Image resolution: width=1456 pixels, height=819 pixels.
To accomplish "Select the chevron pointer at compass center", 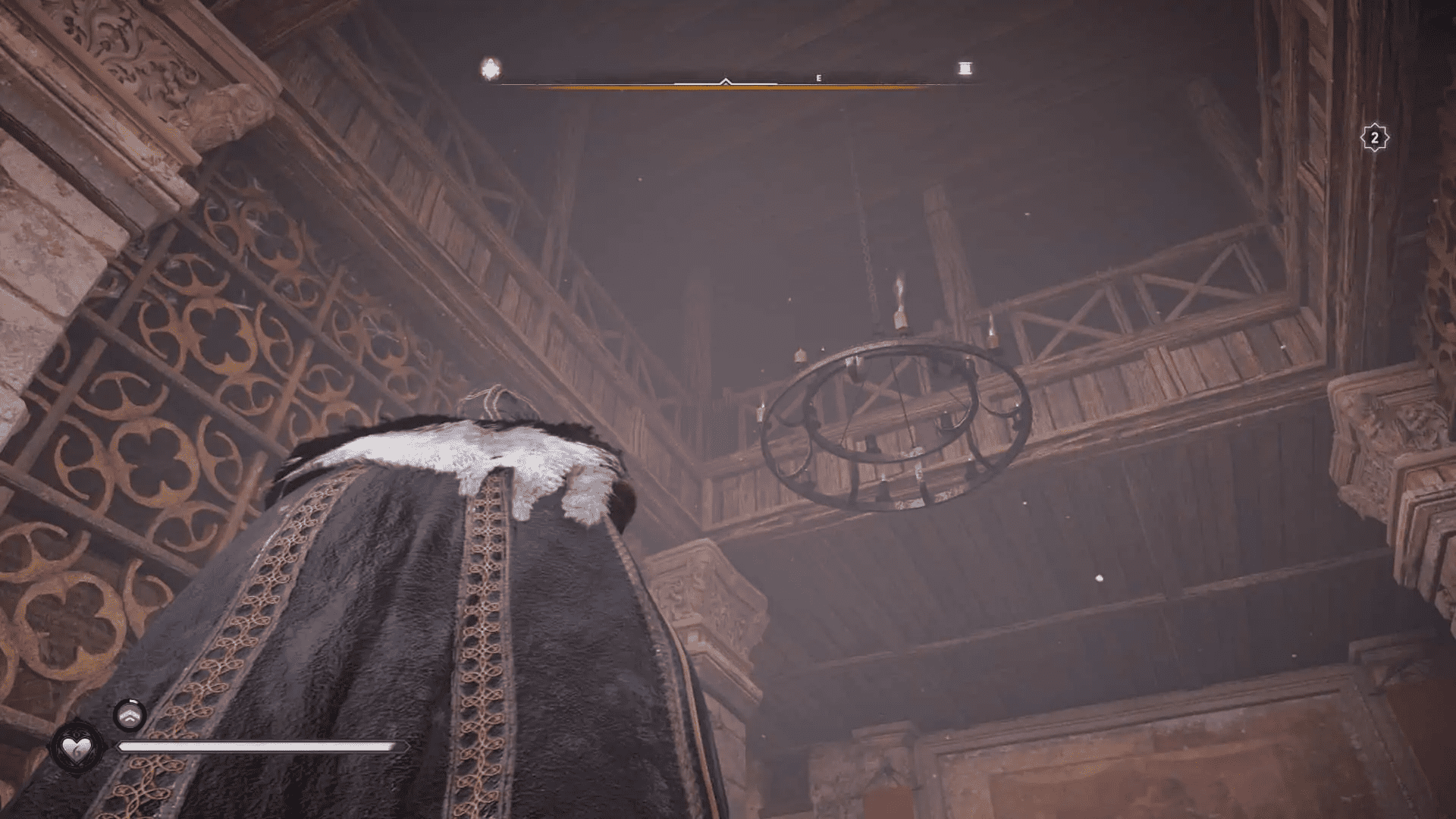I will coord(725,80).
